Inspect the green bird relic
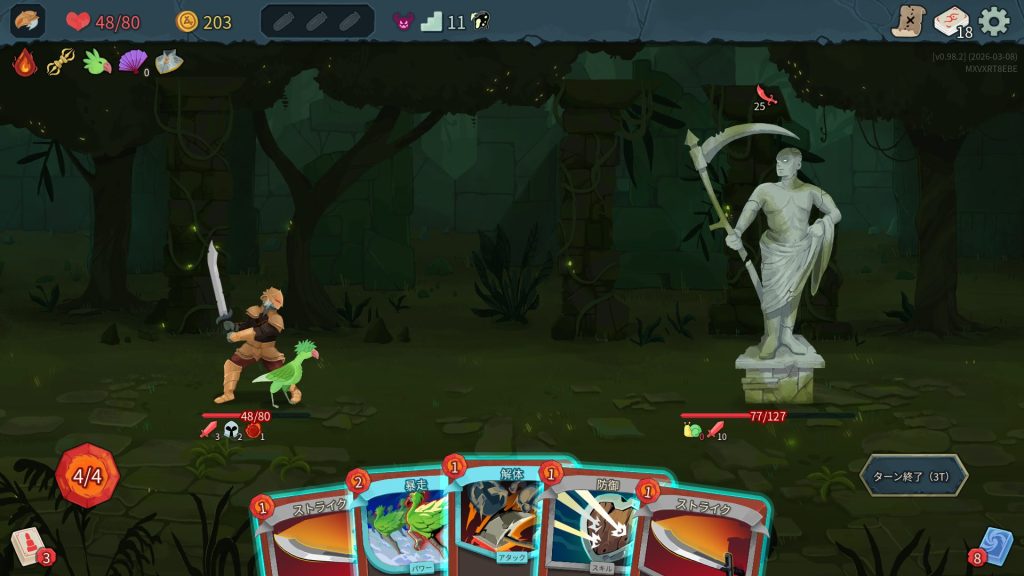 [x=97, y=63]
